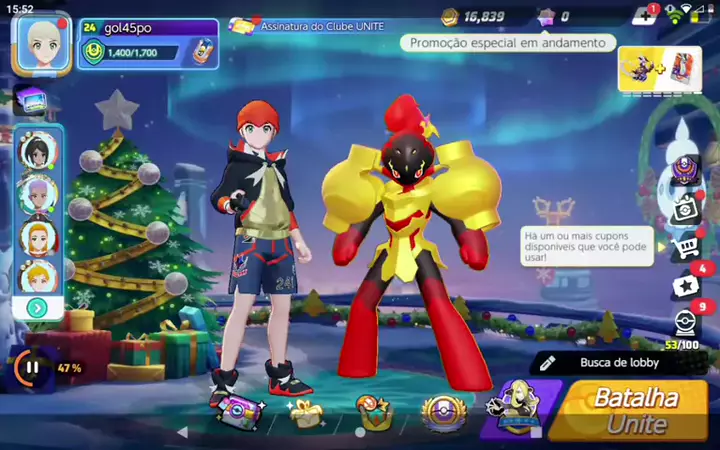
Task: View the gol45po trainer level card
Action: click(x=148, y=43)
